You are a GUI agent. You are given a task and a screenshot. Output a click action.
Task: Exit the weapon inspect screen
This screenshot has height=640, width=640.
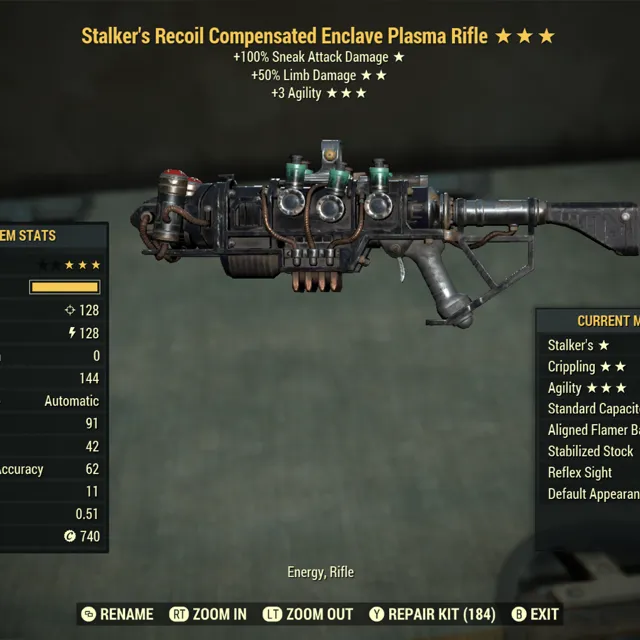[x=535, y=614]
